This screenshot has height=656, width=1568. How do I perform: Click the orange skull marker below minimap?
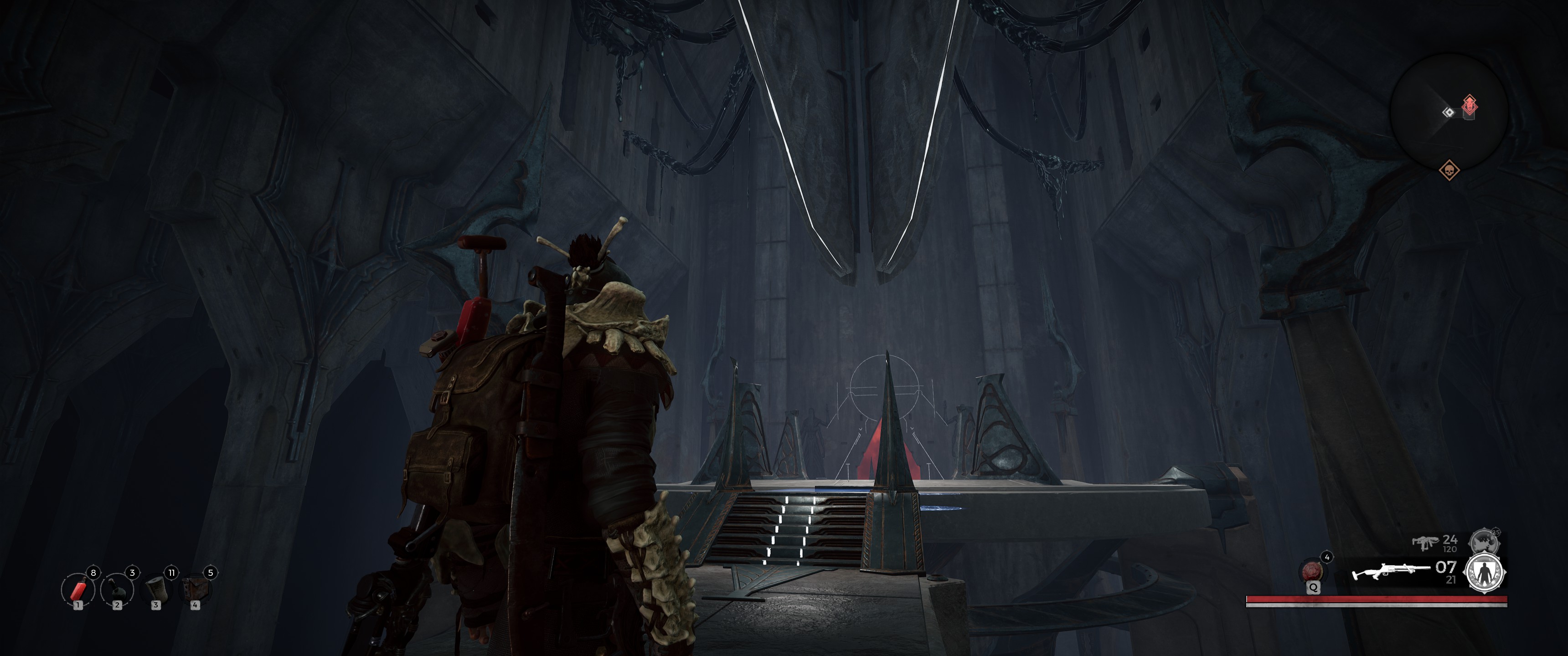1449,170
